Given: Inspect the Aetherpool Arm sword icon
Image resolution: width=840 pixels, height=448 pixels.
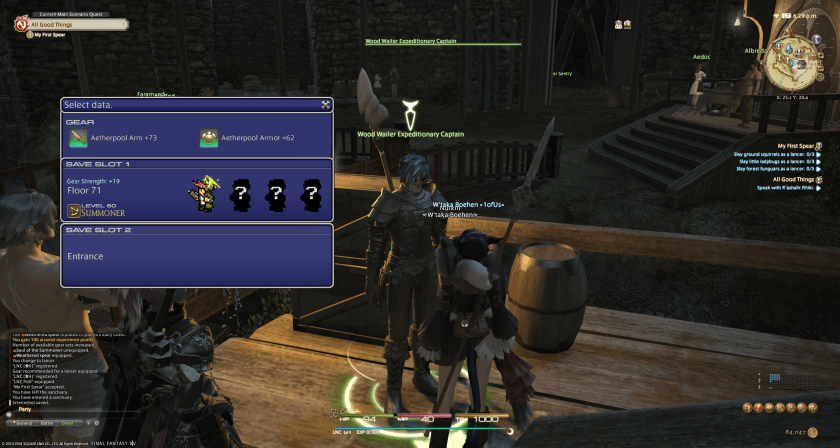Looking at the screenshot, I should point(77,138).
